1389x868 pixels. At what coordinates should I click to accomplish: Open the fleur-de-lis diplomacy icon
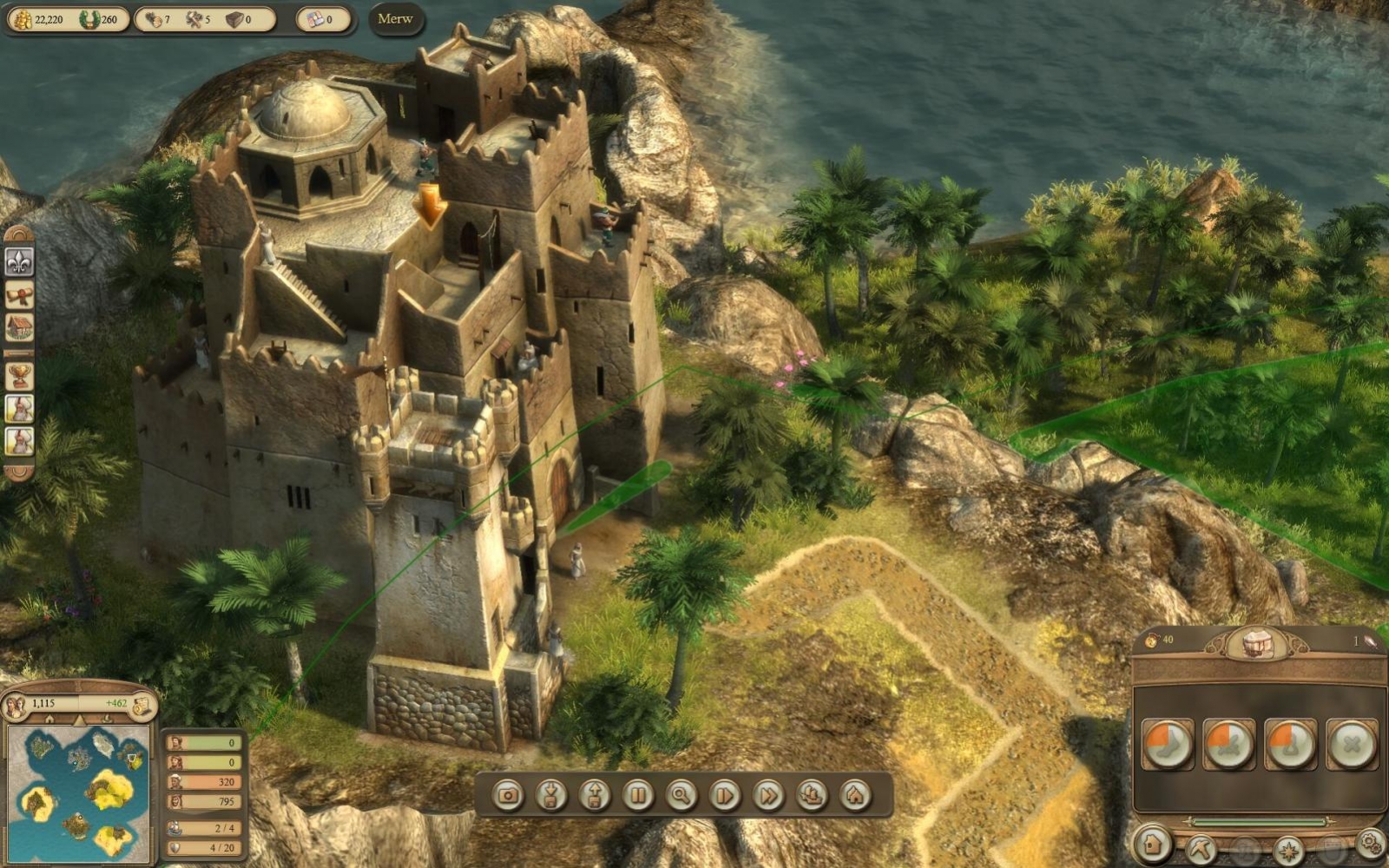pos(19,262)
